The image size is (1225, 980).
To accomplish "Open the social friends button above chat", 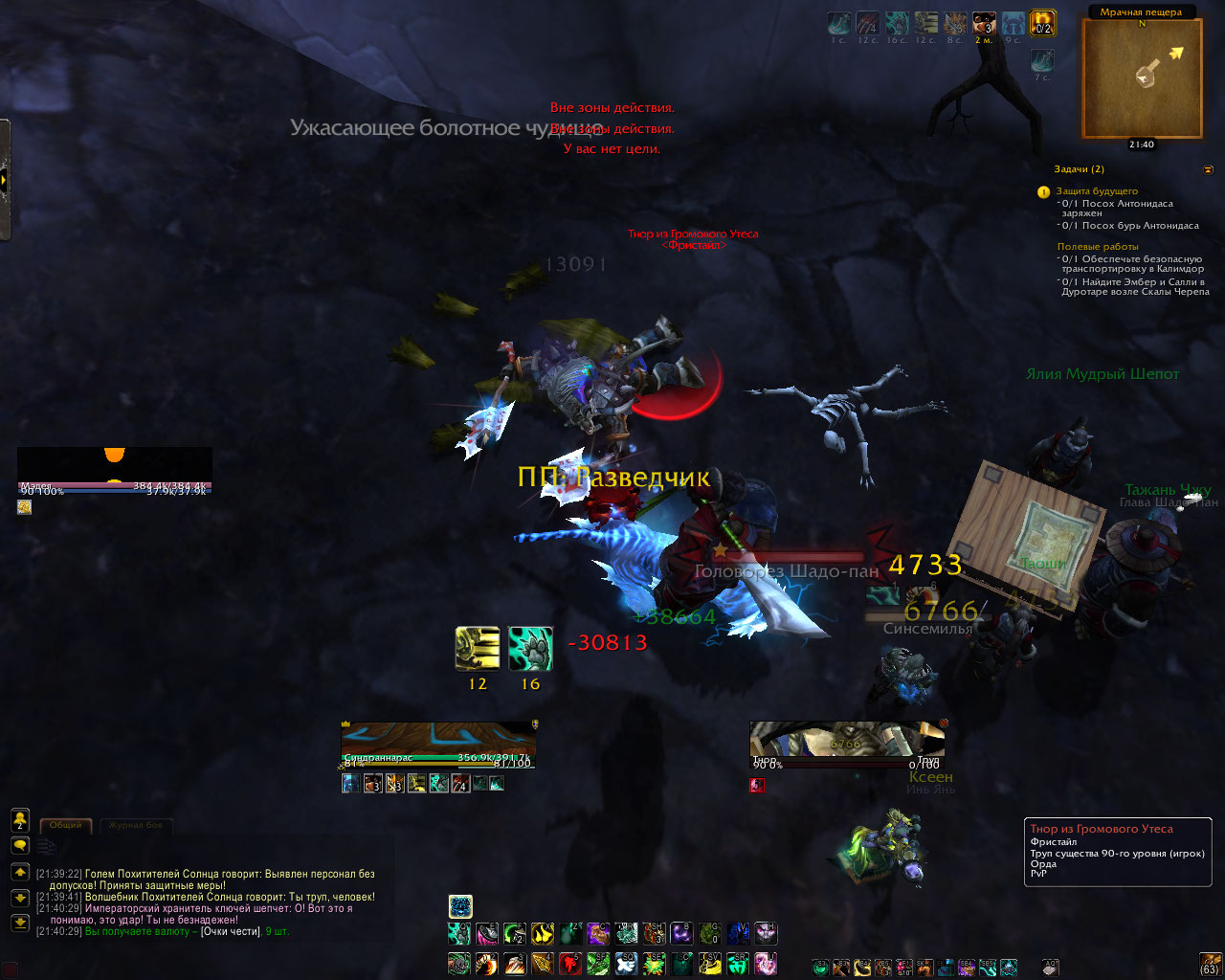I will pos(20,820).
